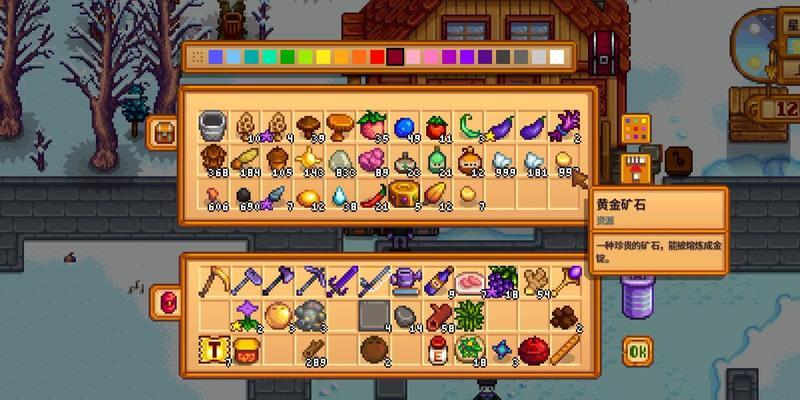
Task: Confirm with the OK button
Action: point(636,350)
